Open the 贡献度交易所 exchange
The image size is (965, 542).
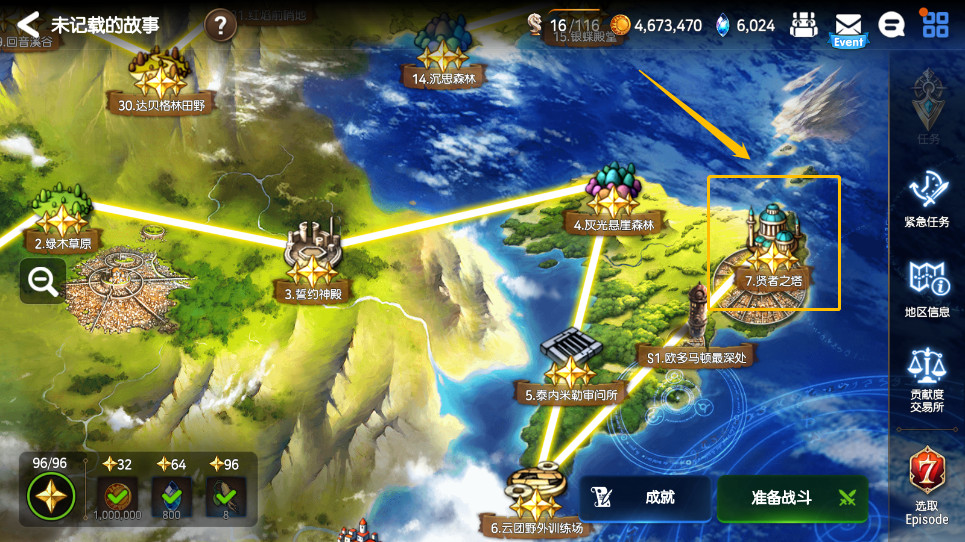click(927, 378)
